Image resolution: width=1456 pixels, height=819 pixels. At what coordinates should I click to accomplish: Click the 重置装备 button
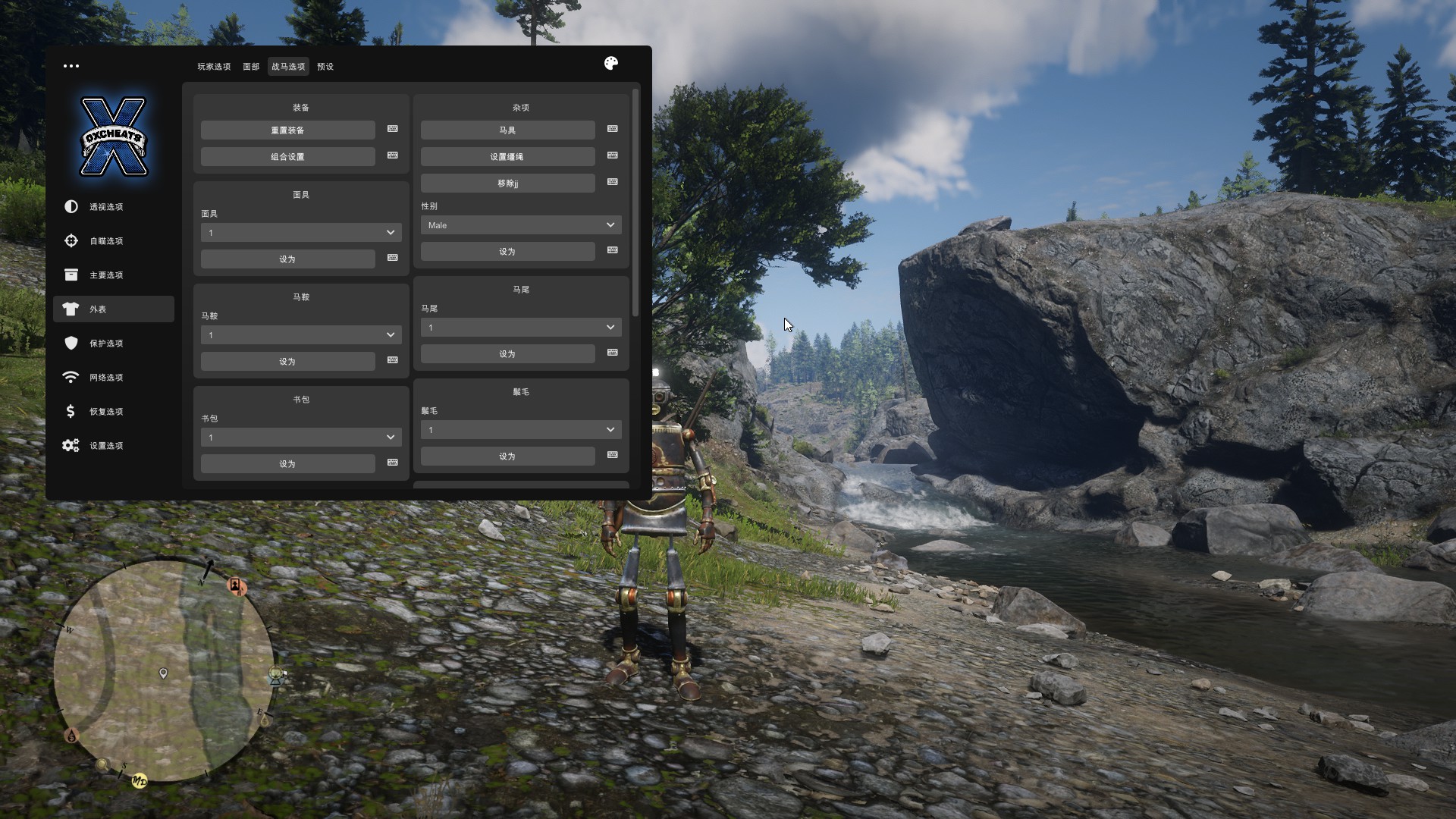[x=287, y=130]
